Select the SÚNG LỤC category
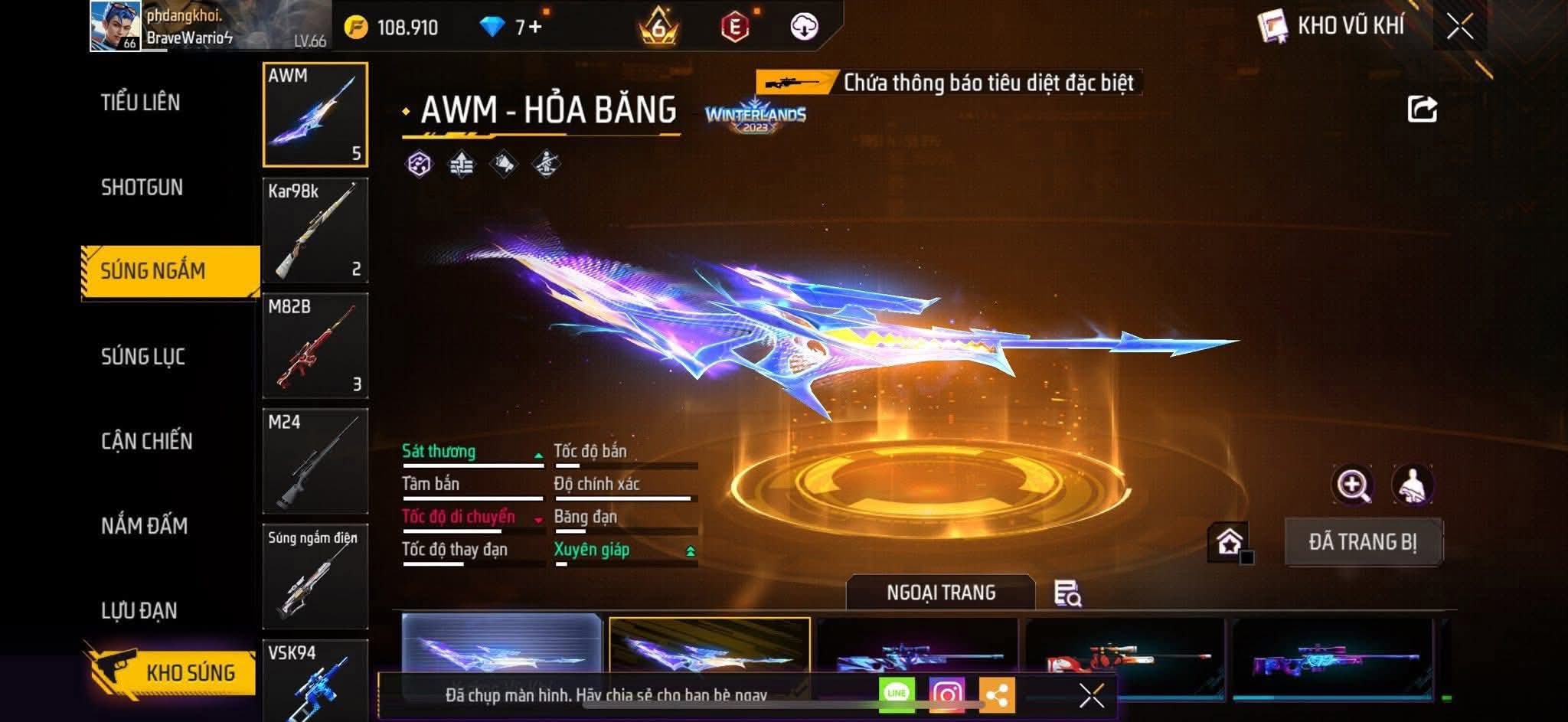The image size is (1568, 722). point(143,357)
